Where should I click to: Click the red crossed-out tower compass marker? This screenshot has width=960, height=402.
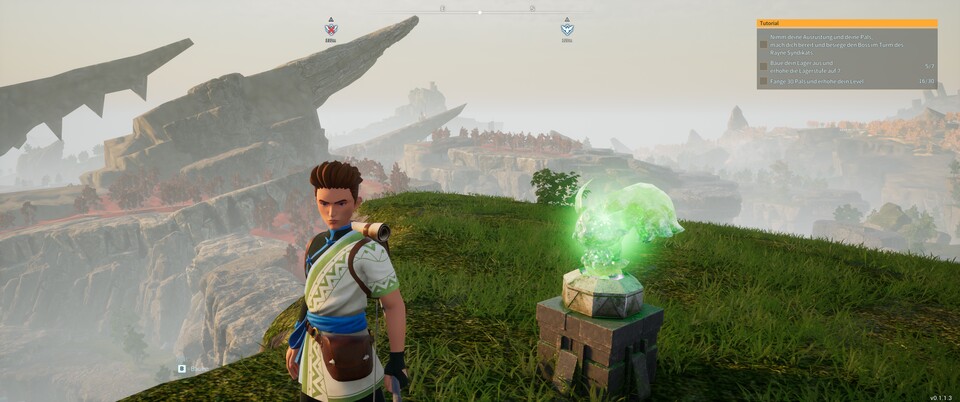(x=331, y=28)
